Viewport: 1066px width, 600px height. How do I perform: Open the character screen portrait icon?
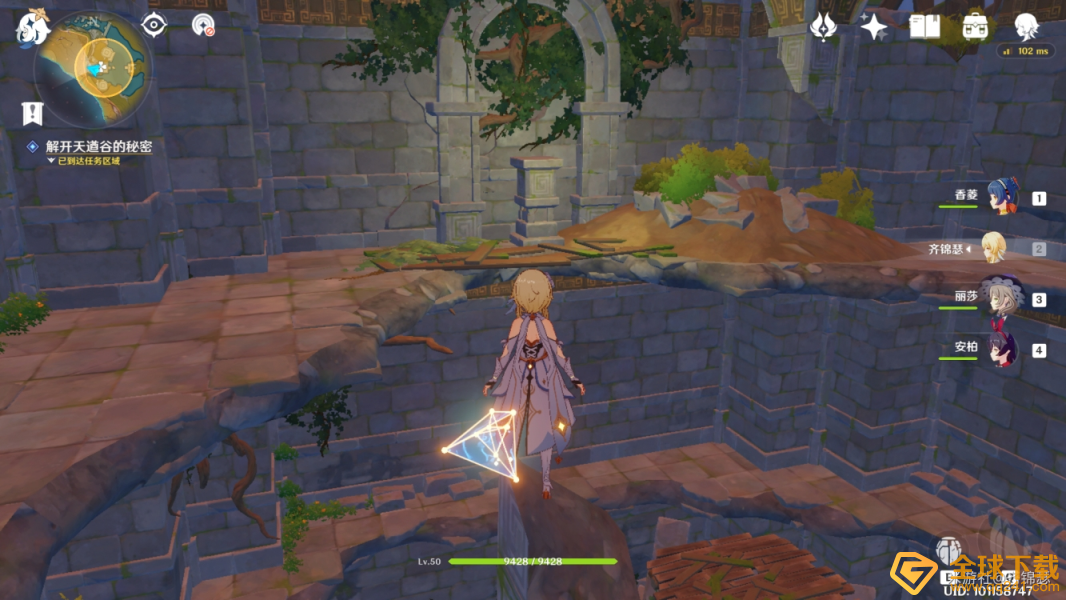pyautogui.click(x=1026, y=27)
